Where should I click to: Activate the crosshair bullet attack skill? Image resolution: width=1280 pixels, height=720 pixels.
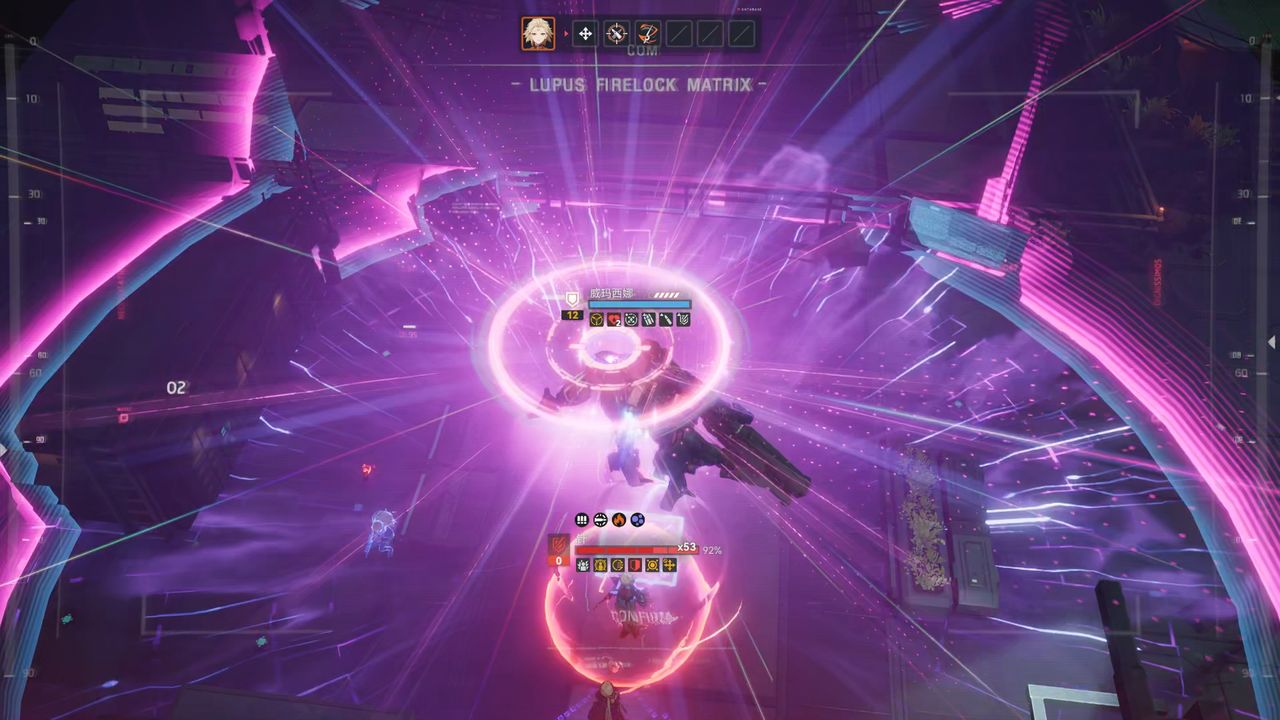tap(618, 34)
